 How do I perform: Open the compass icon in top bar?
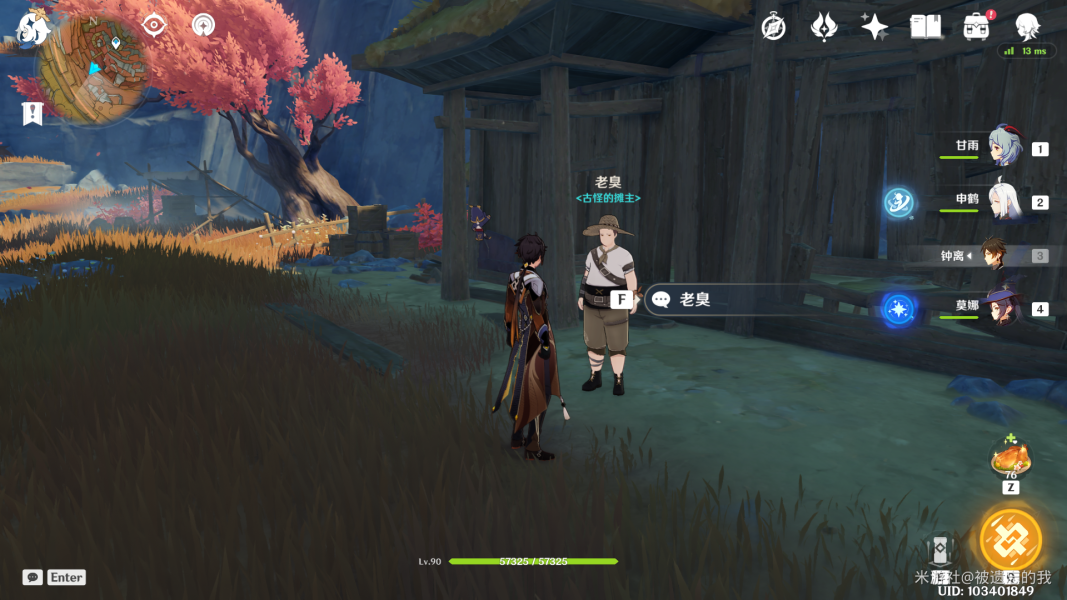click(x=773, y=28)
